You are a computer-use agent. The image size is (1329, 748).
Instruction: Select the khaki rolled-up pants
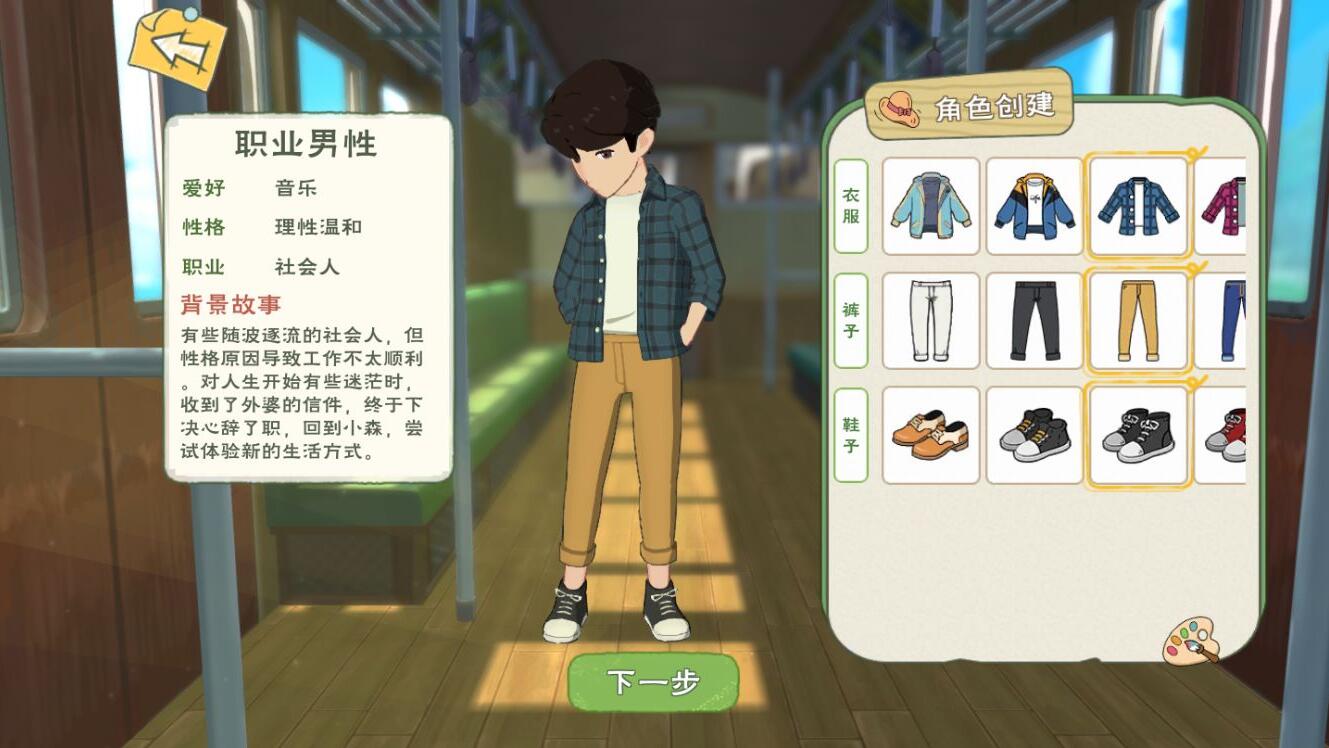pos(1140,321)
